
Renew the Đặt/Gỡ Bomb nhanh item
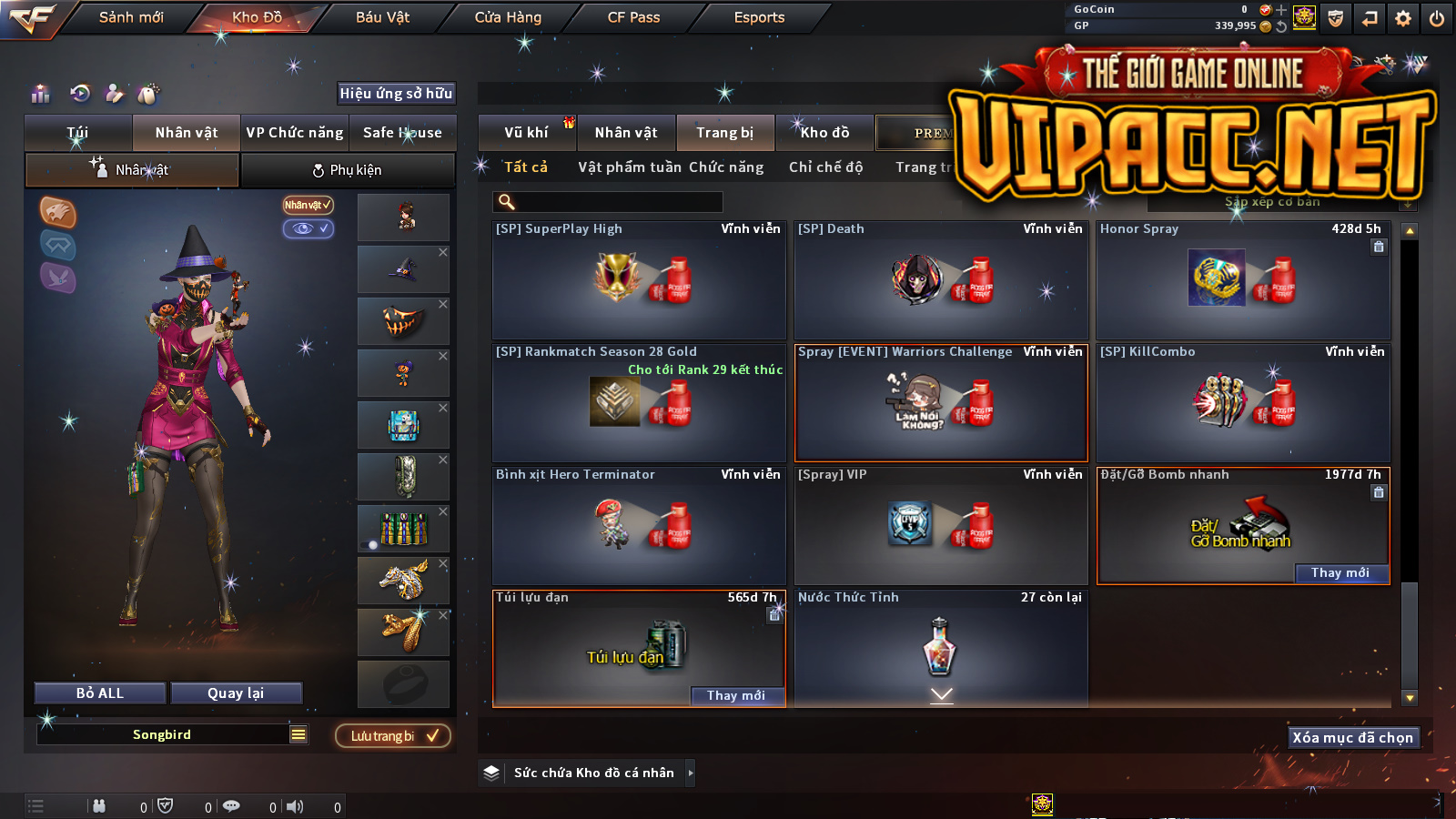click(1340, 573)
